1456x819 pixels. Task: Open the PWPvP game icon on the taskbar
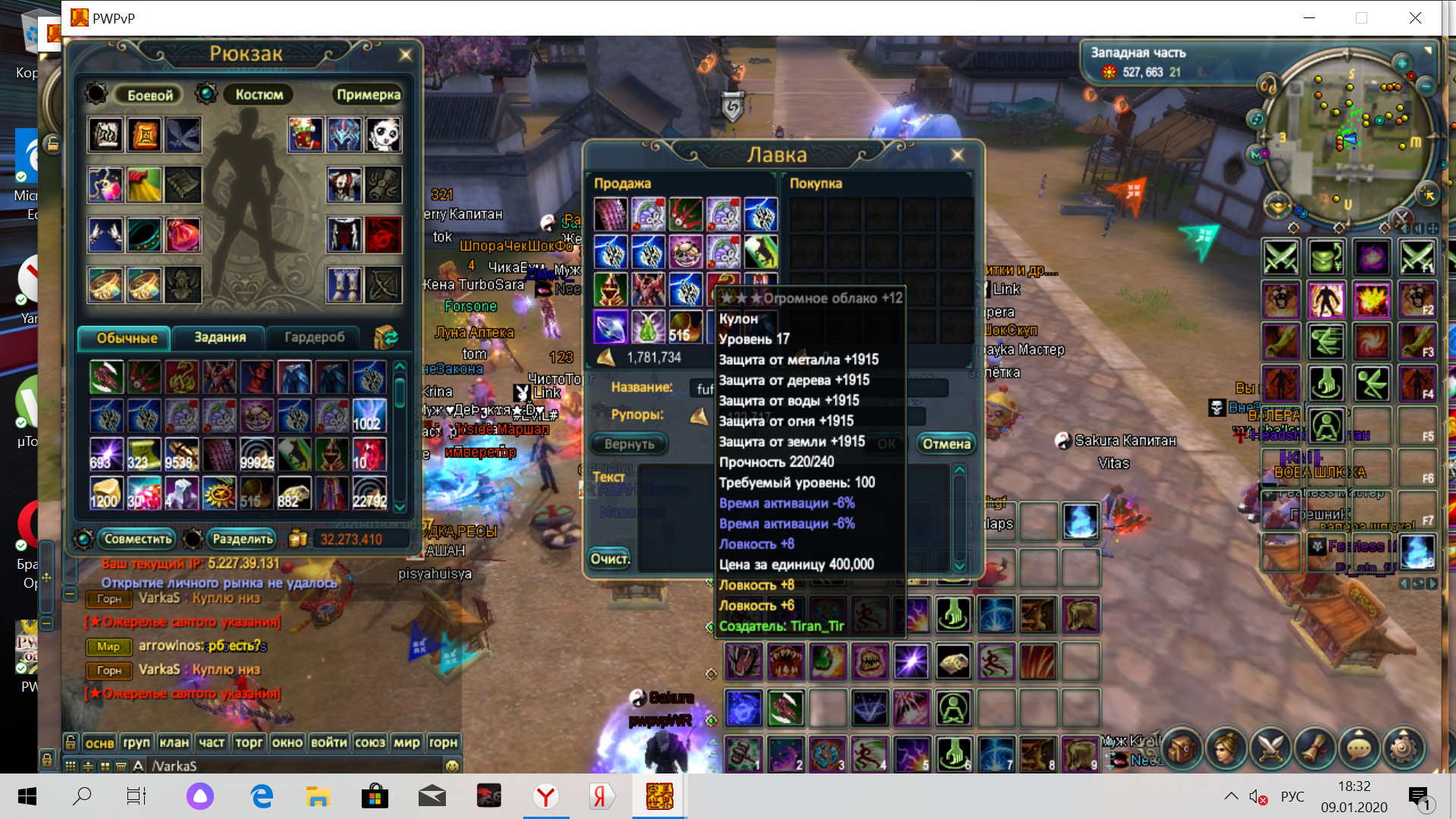659,796
